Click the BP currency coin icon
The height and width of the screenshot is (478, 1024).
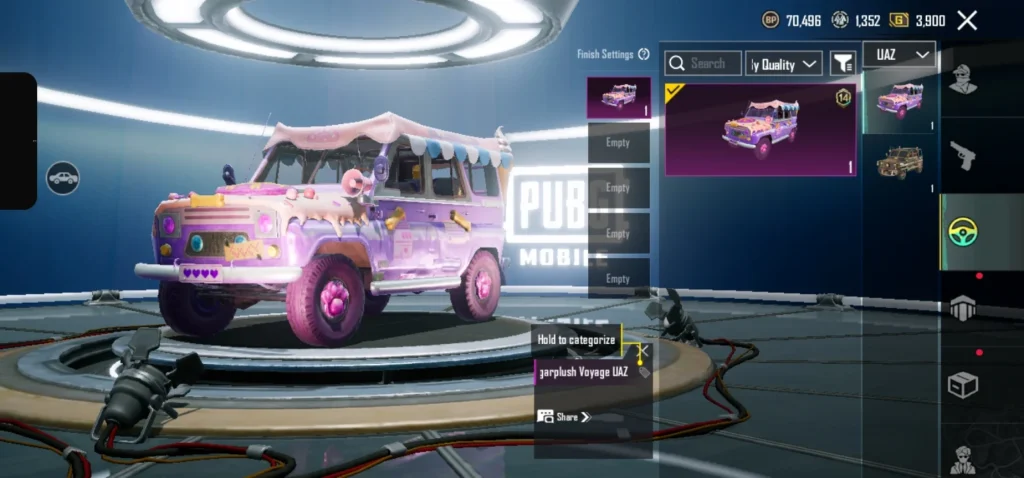coord(770,20)
